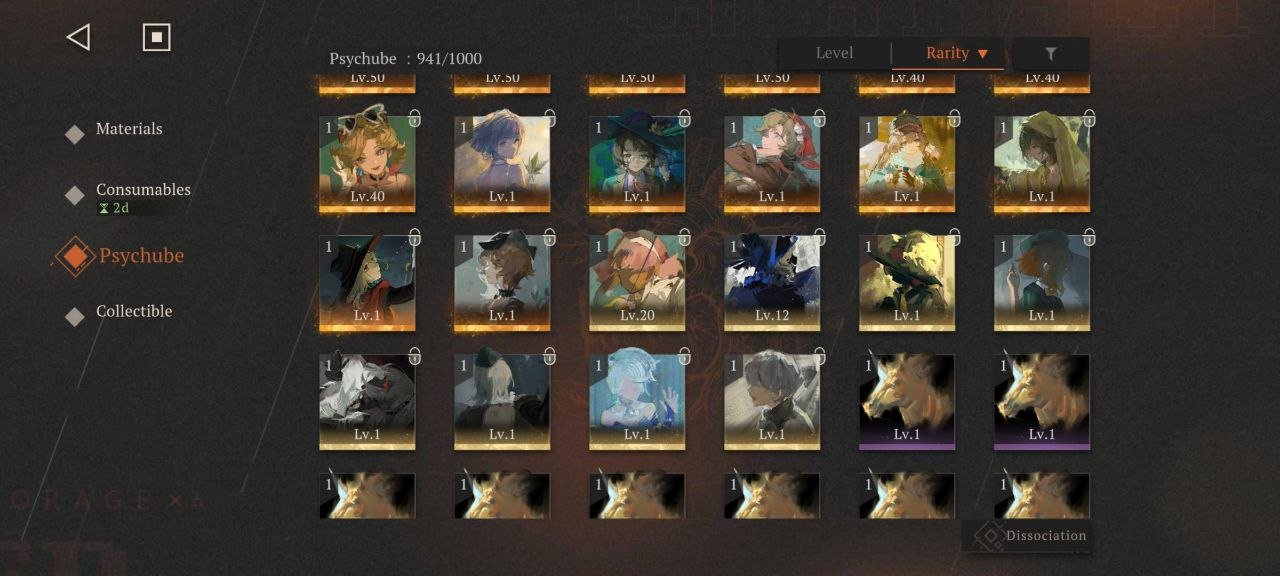1280x576 pixels.
Task: Open the Collectible category
Action: [133, 311]
